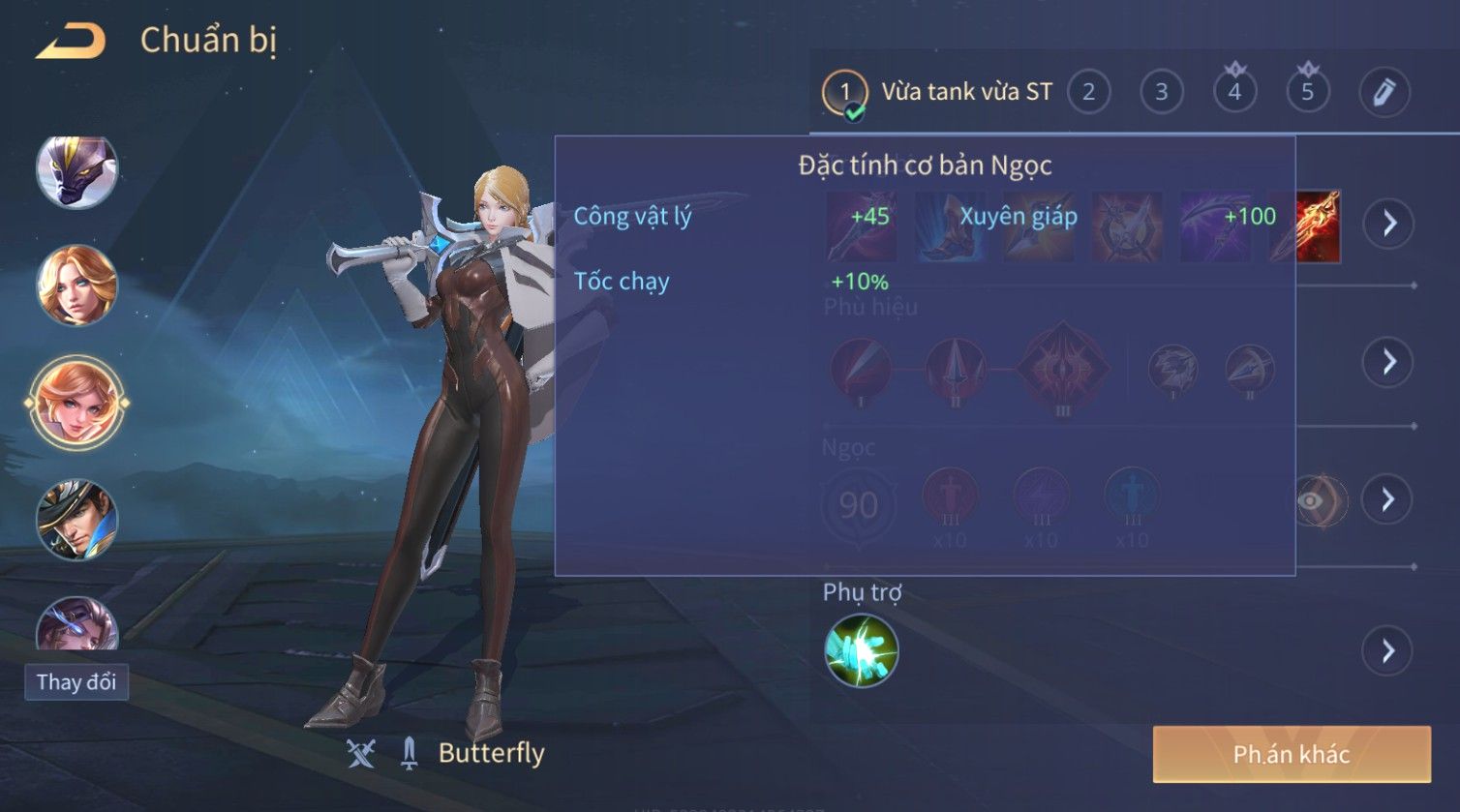Select the highlighted orange-haired hero portrait
The image size is (1460, 812).
(x=77, y=403)
